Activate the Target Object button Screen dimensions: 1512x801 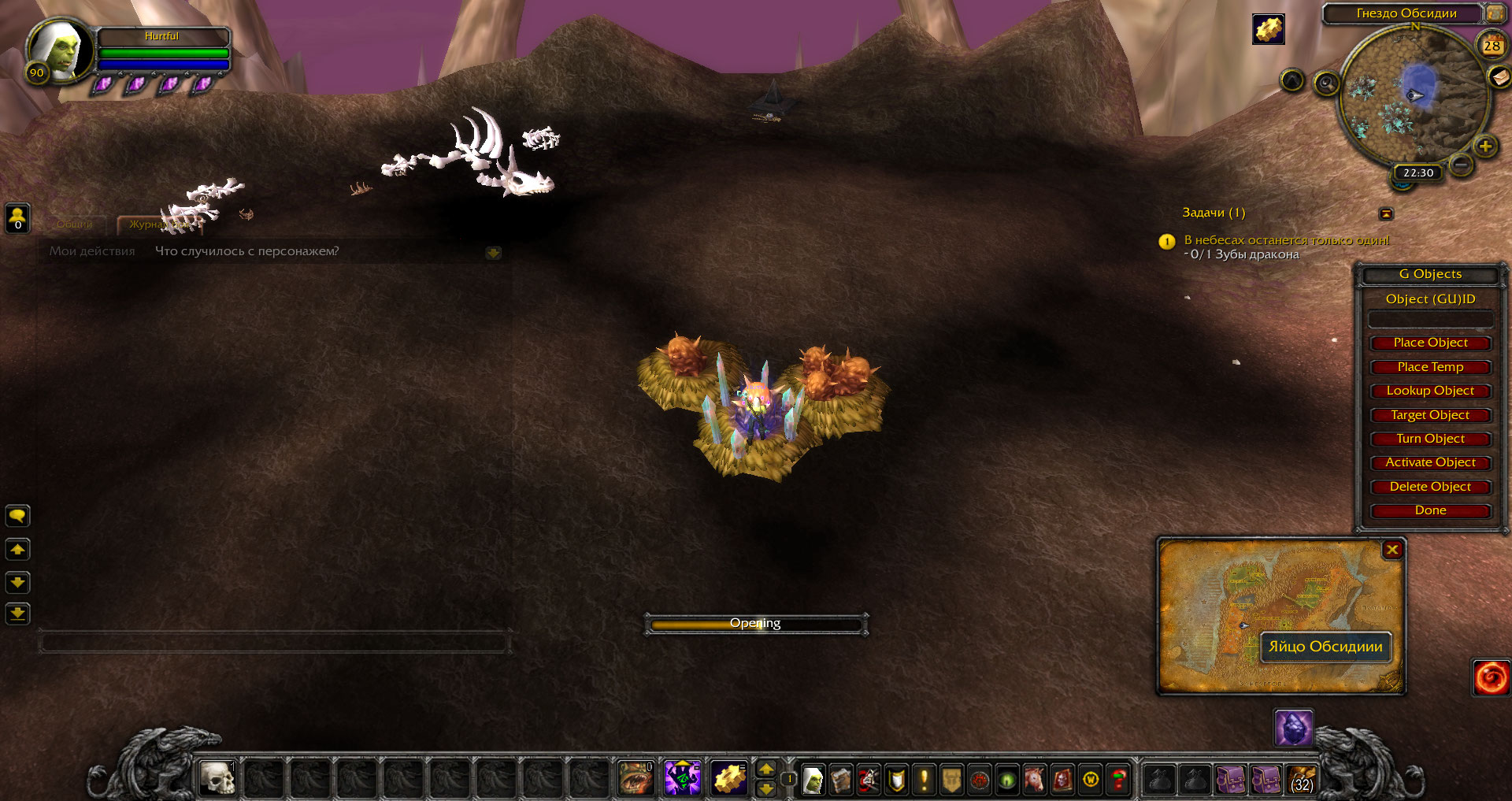pyautogui.click(x=1430, y=415)
